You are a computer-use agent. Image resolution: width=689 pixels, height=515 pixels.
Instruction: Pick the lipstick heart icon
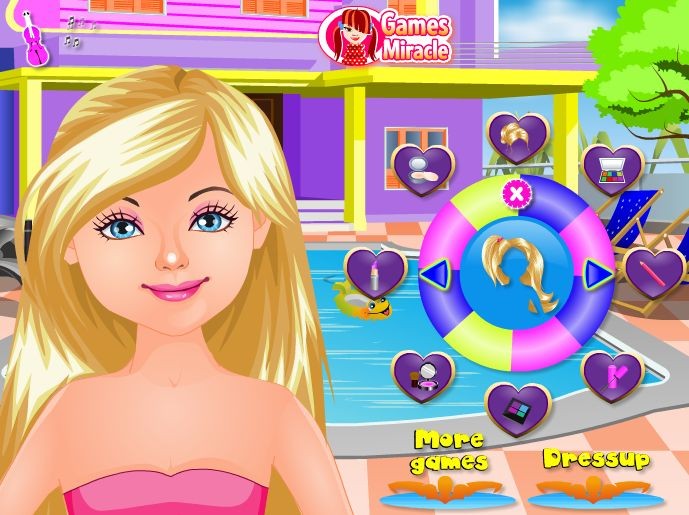(375, 272)
